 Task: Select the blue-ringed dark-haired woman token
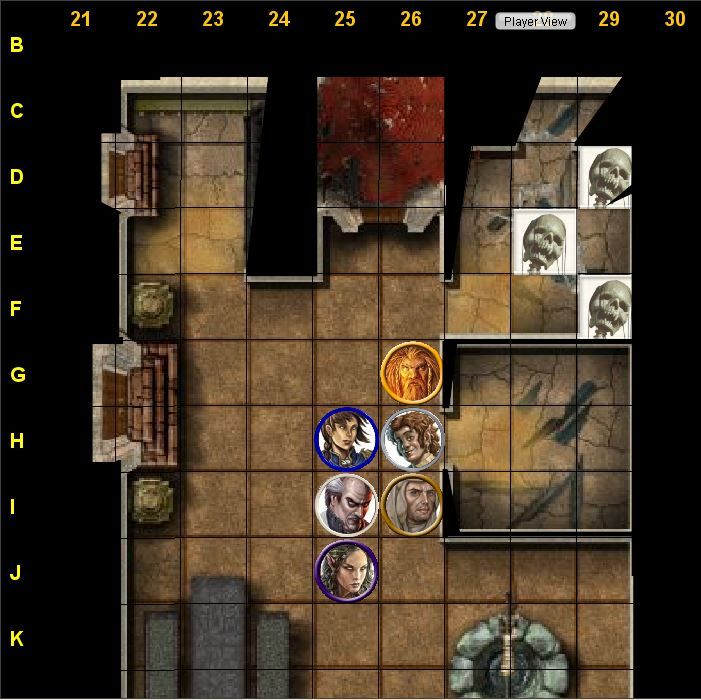[345, 439]
